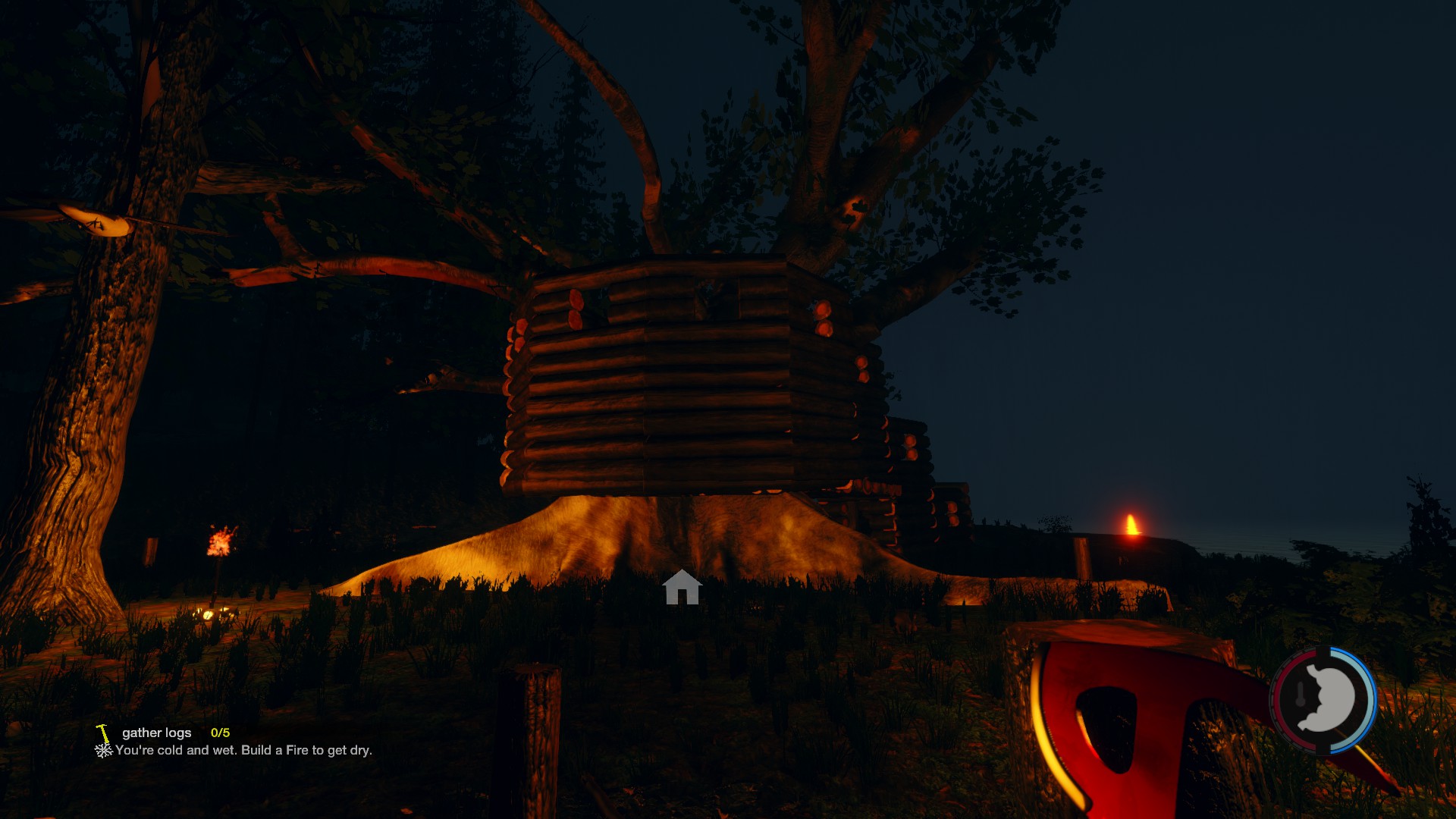Click the home marker icon
Image resolution: width=1456 pixels, height=819 pixels.
[x=681, y=588]
